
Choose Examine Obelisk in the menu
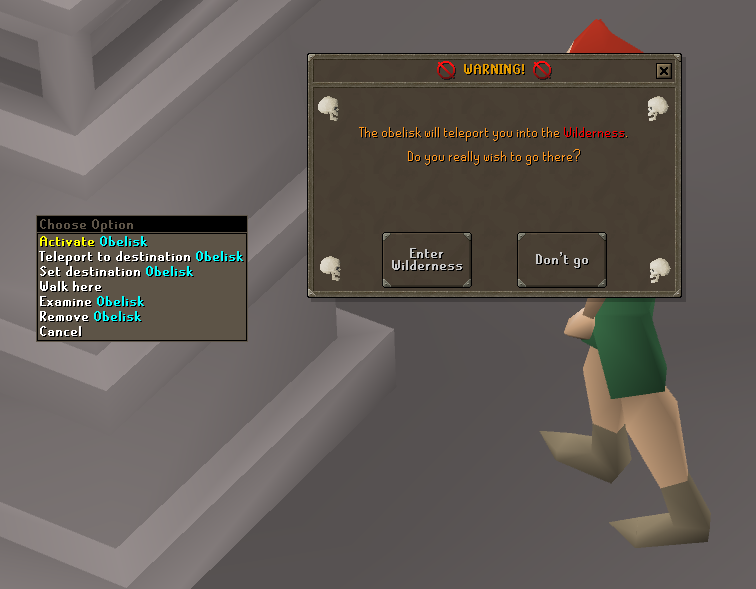point(92,301)
